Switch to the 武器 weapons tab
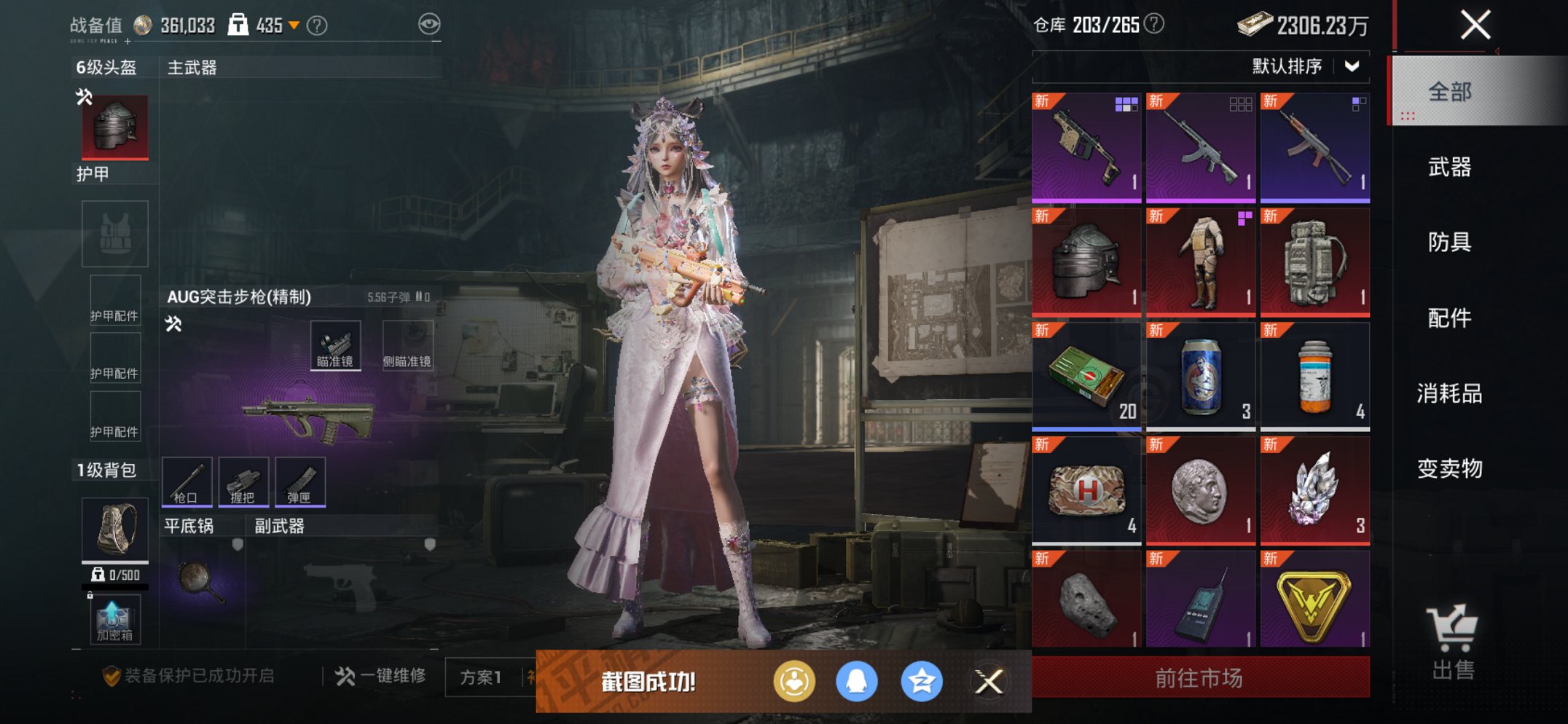The width and height of the screenshot is (1568, 724). (1449, 168)
